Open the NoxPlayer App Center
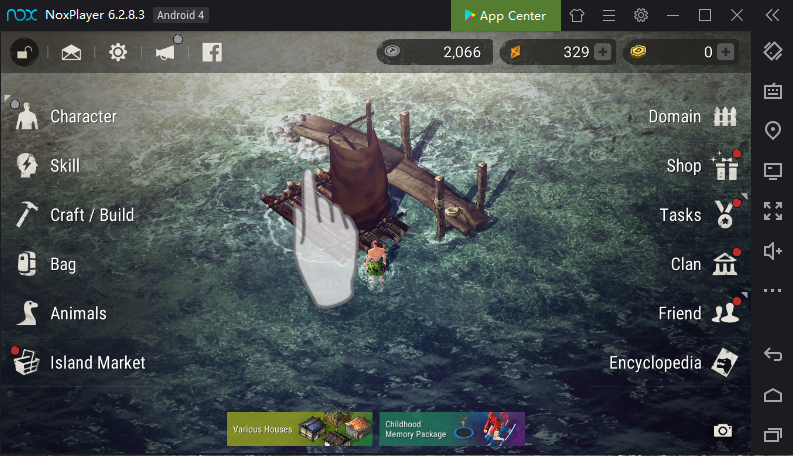Image resolution: width=793 pixels, height=456 pixels. [505, 15]
